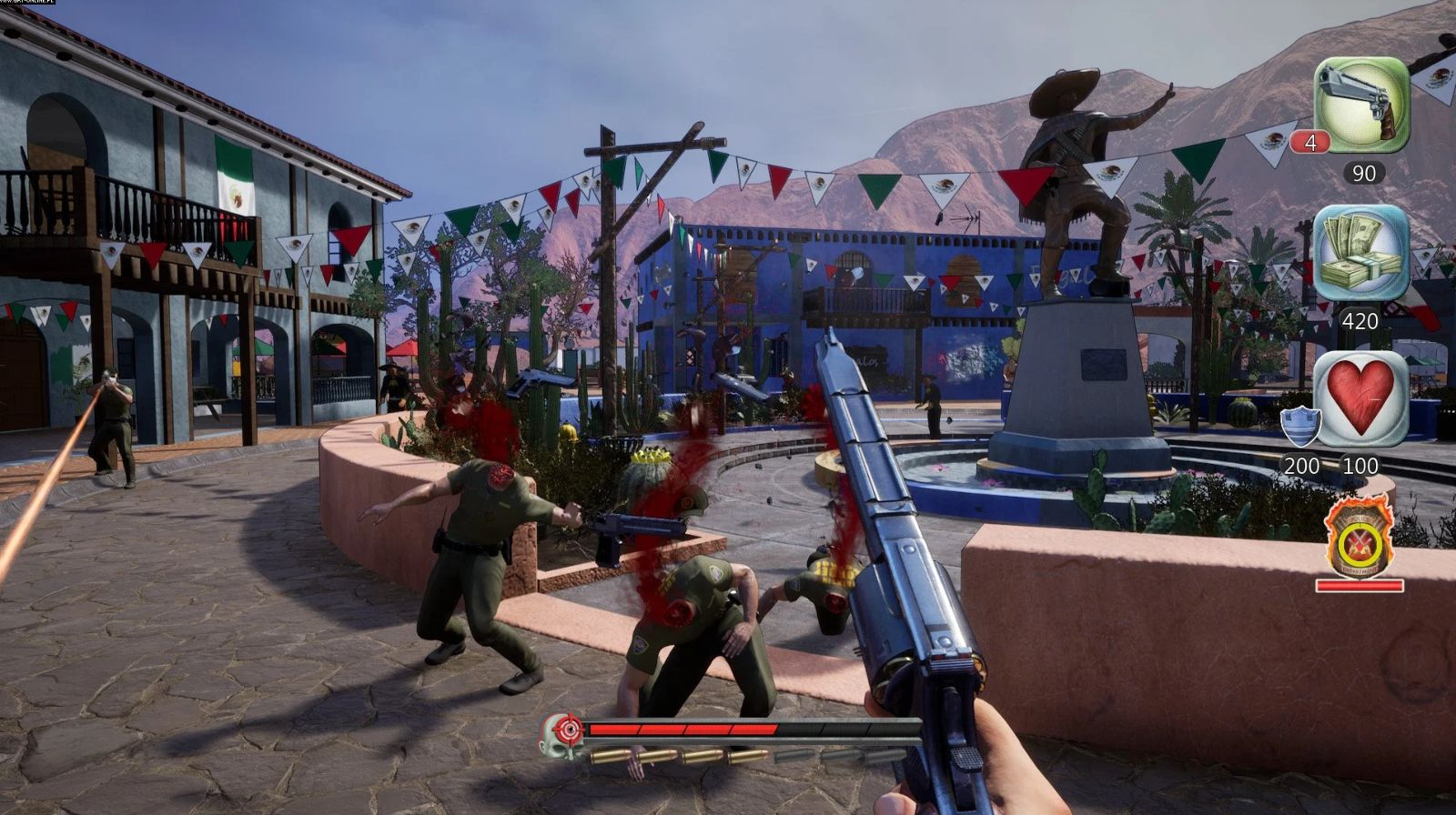Click the blue armor shield icon
Image resolution: width=1456 pixels, height=815 pixels.
tap(1299, 426)
